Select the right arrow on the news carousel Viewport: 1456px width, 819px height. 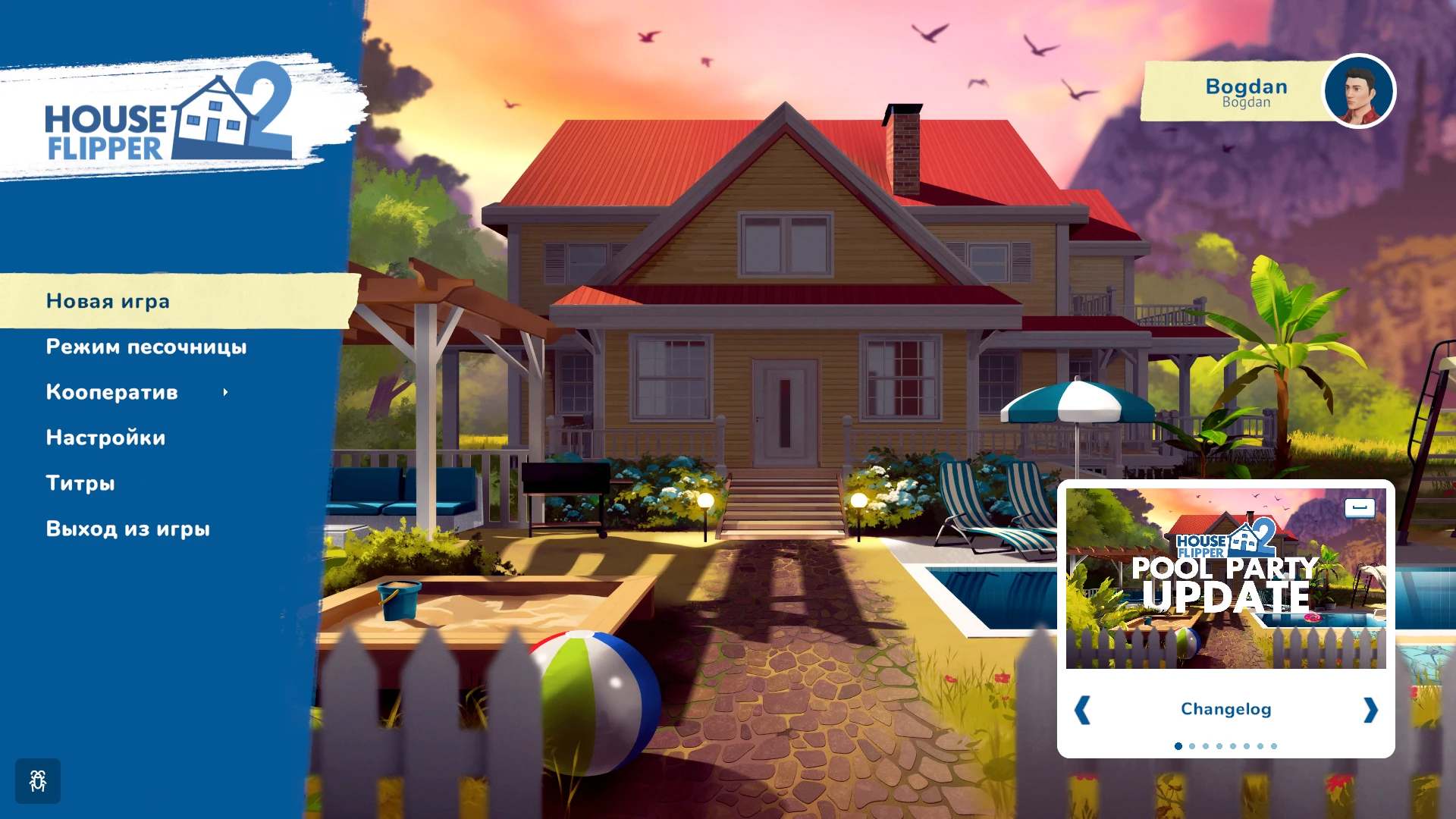(1370, 709)
